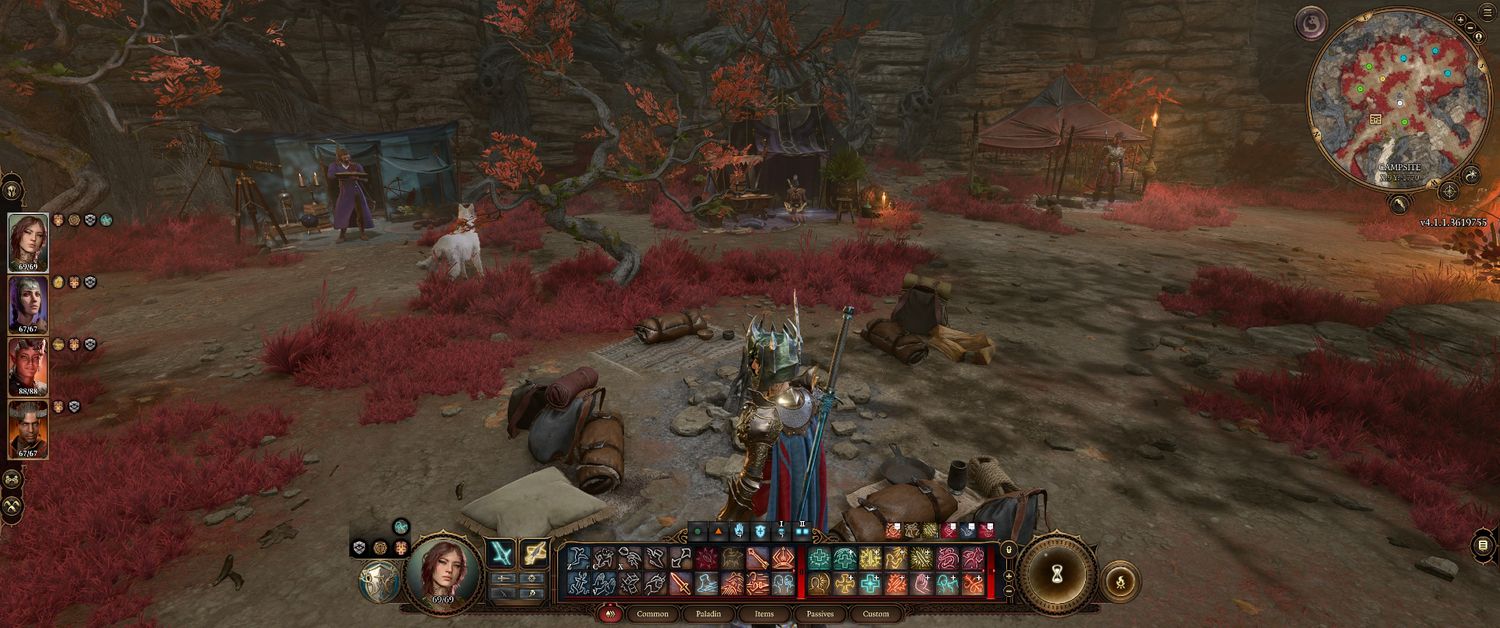The height and width of the screenshot is (628, 1500).
Task: Choose the red tiefling party member portrait
Action: [x=28, y=366]
